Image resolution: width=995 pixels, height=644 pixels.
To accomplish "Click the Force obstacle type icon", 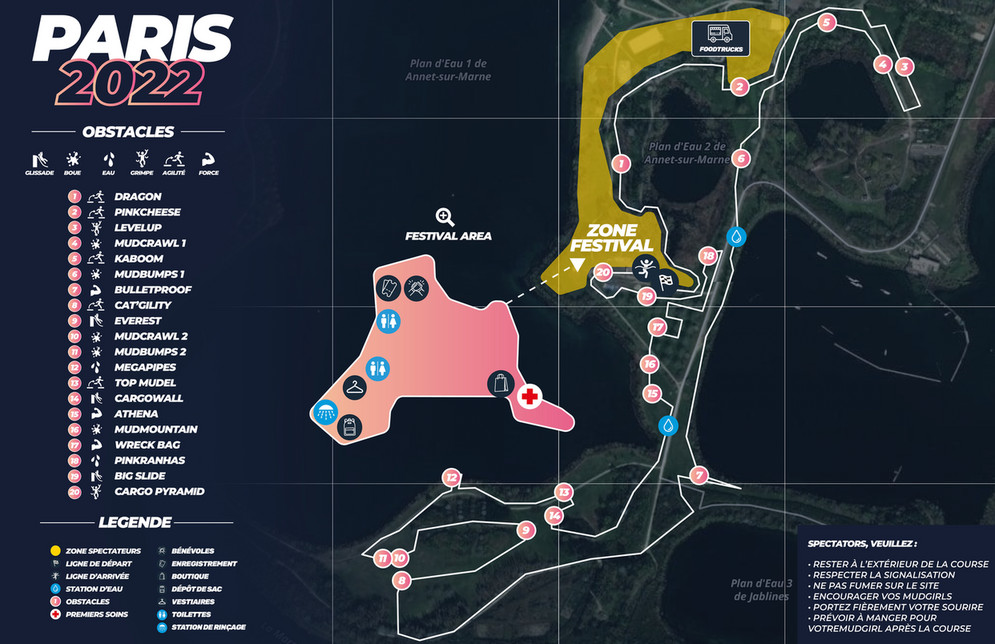I will 209,161.
